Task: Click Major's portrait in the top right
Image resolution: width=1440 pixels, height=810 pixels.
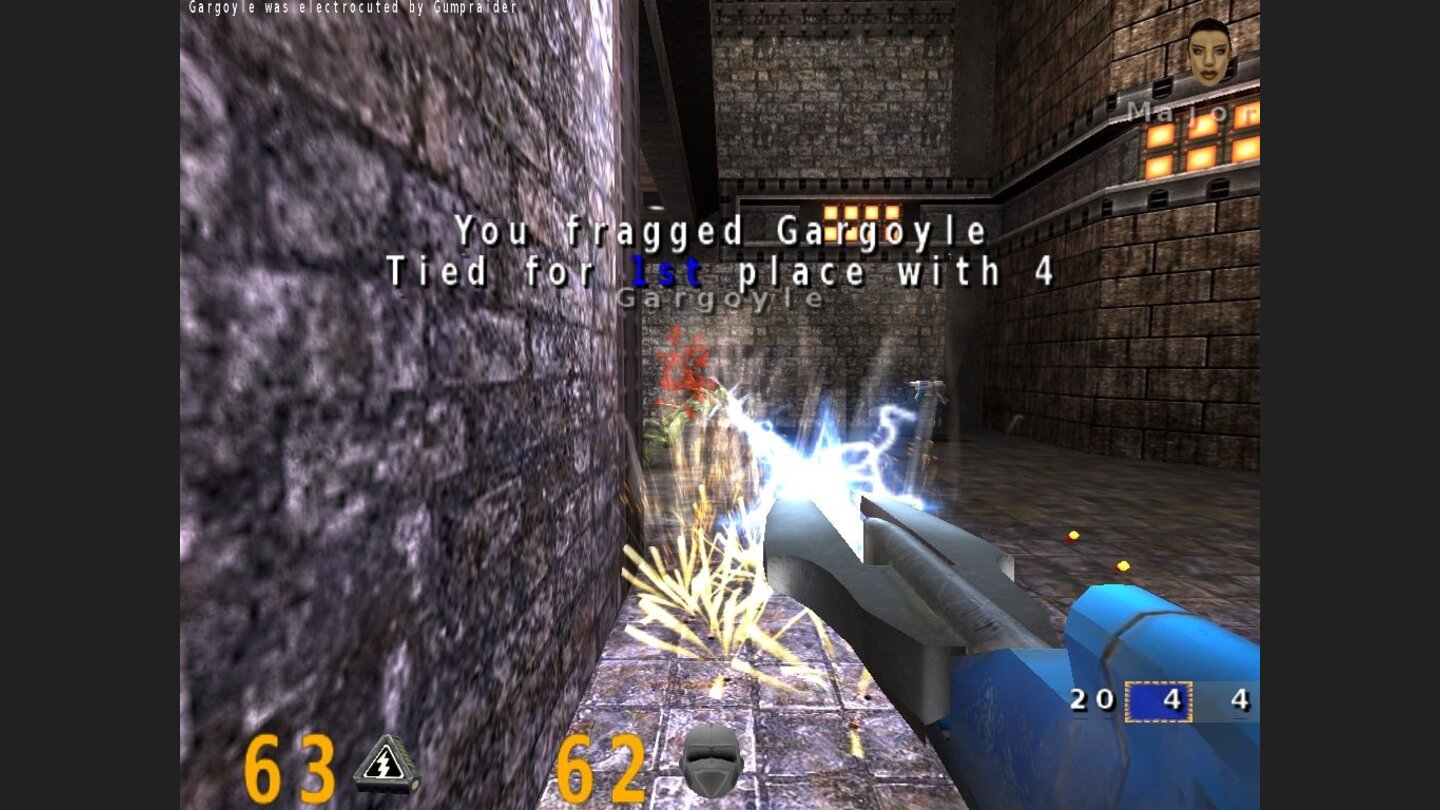Action: coord(1207,55)
